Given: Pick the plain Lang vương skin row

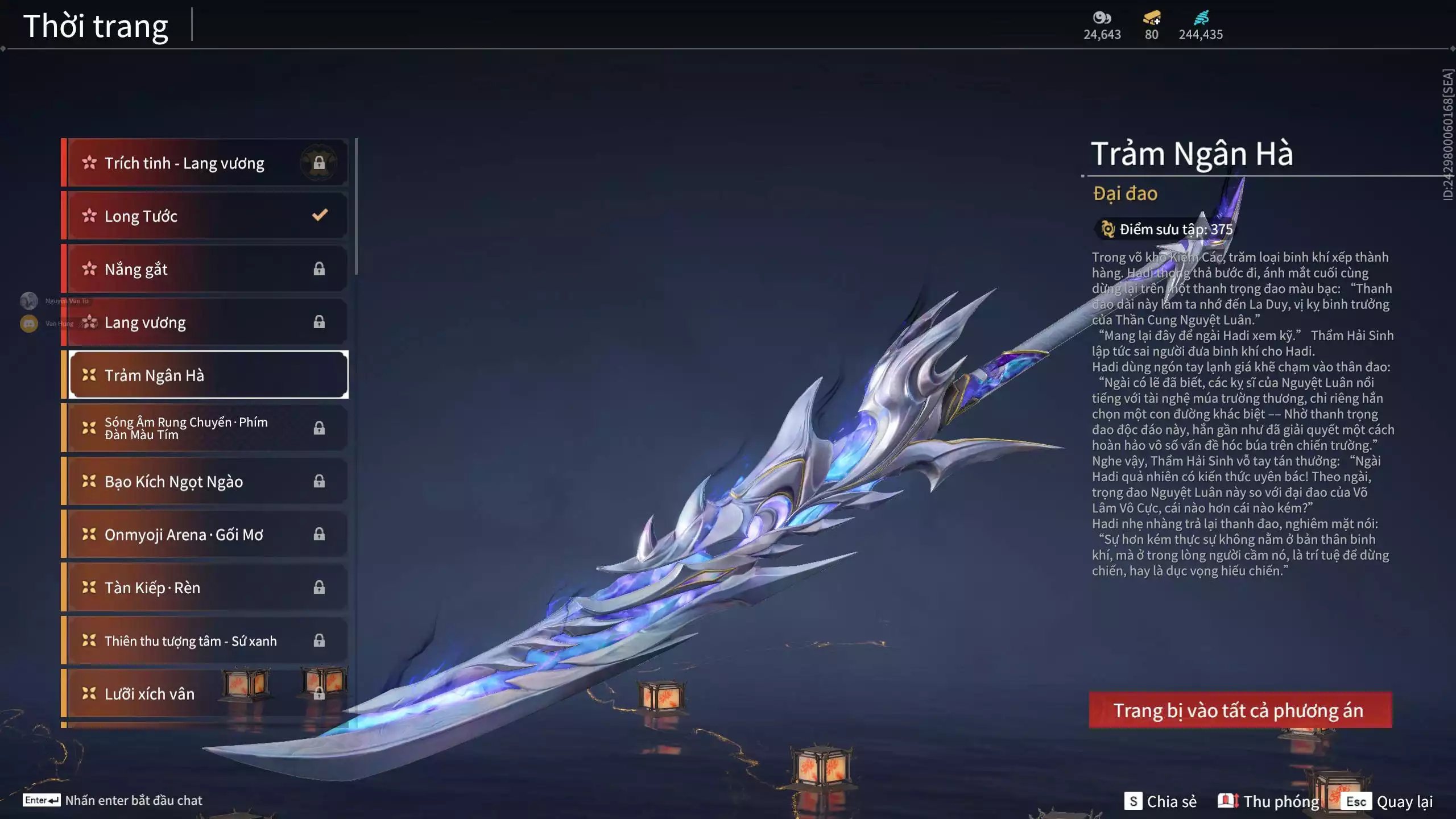Looking at the screenshot, I should pos(208,322).
